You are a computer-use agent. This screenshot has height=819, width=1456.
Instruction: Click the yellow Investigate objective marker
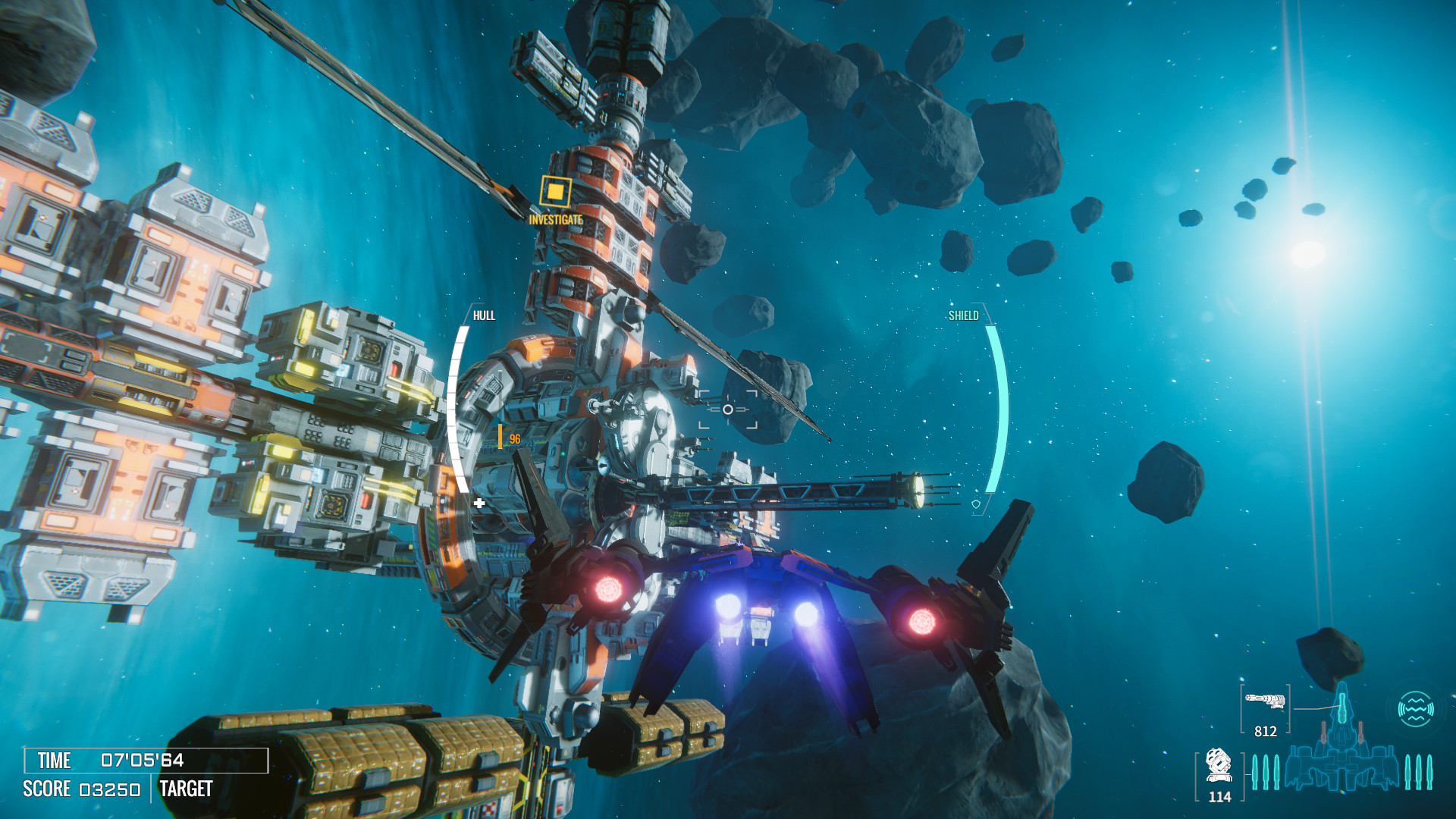(555, 192)
